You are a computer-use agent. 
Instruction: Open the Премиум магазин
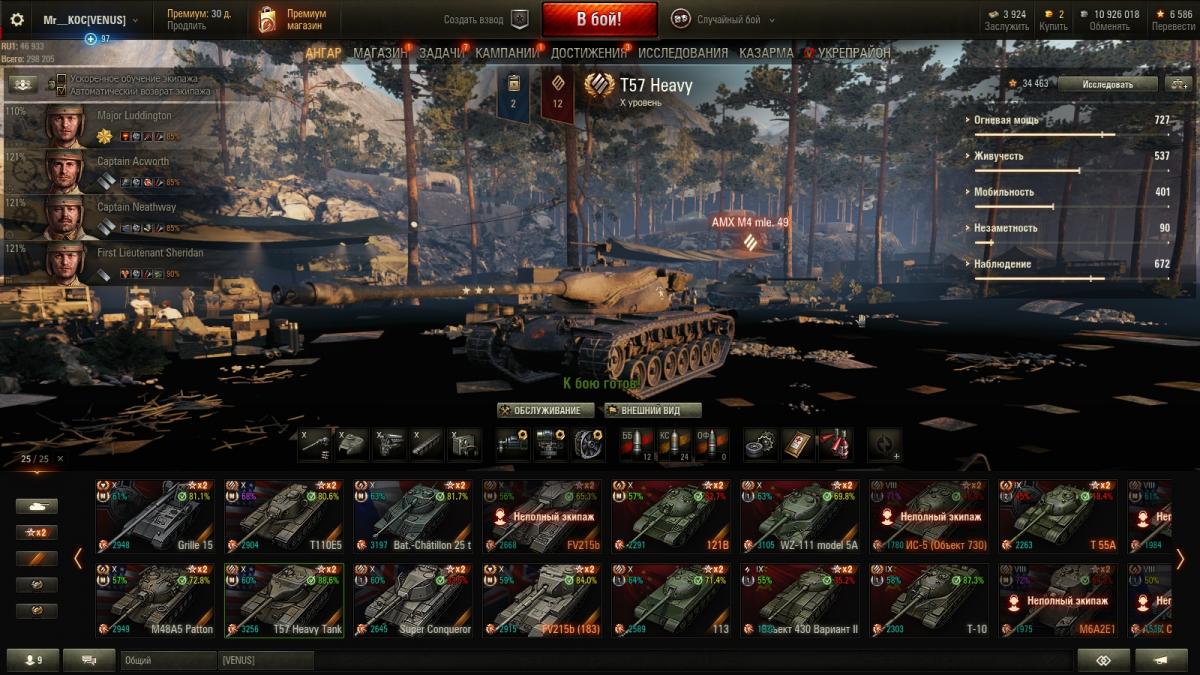pos(293,19)
